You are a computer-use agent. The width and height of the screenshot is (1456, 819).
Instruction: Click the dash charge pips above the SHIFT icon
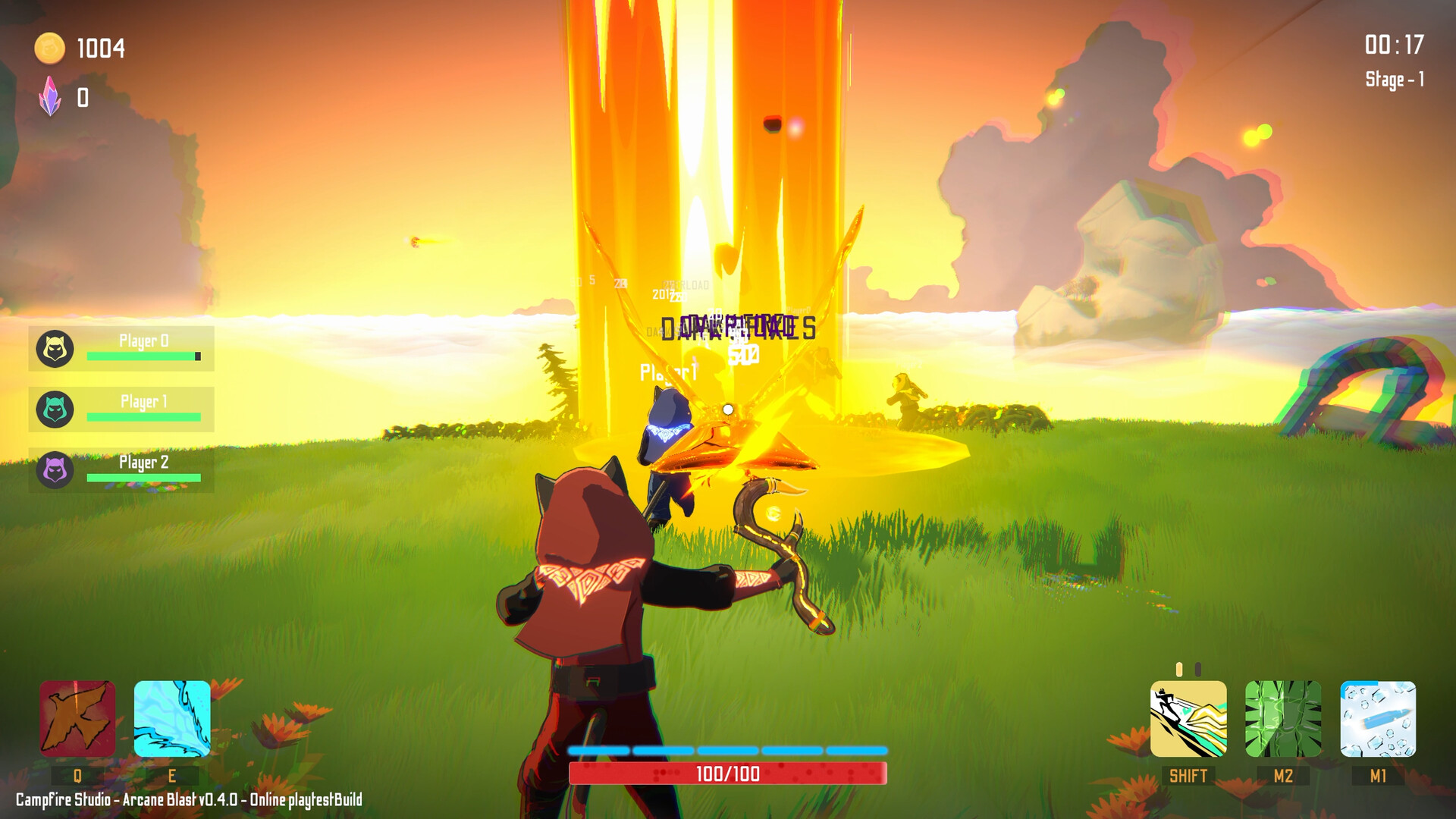point(1187,669)
